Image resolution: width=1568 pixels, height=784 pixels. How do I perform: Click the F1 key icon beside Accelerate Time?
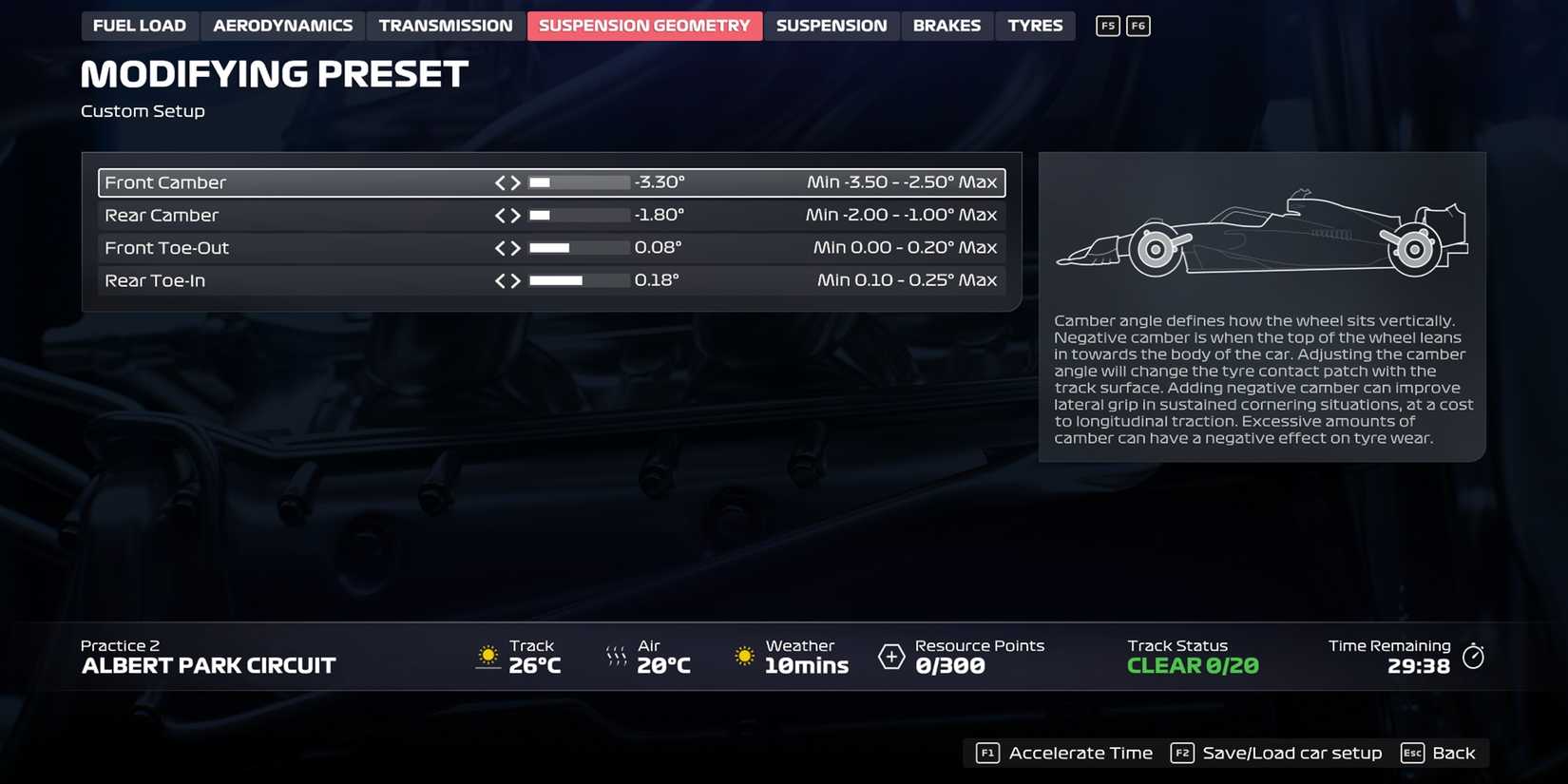coord(986,753)
